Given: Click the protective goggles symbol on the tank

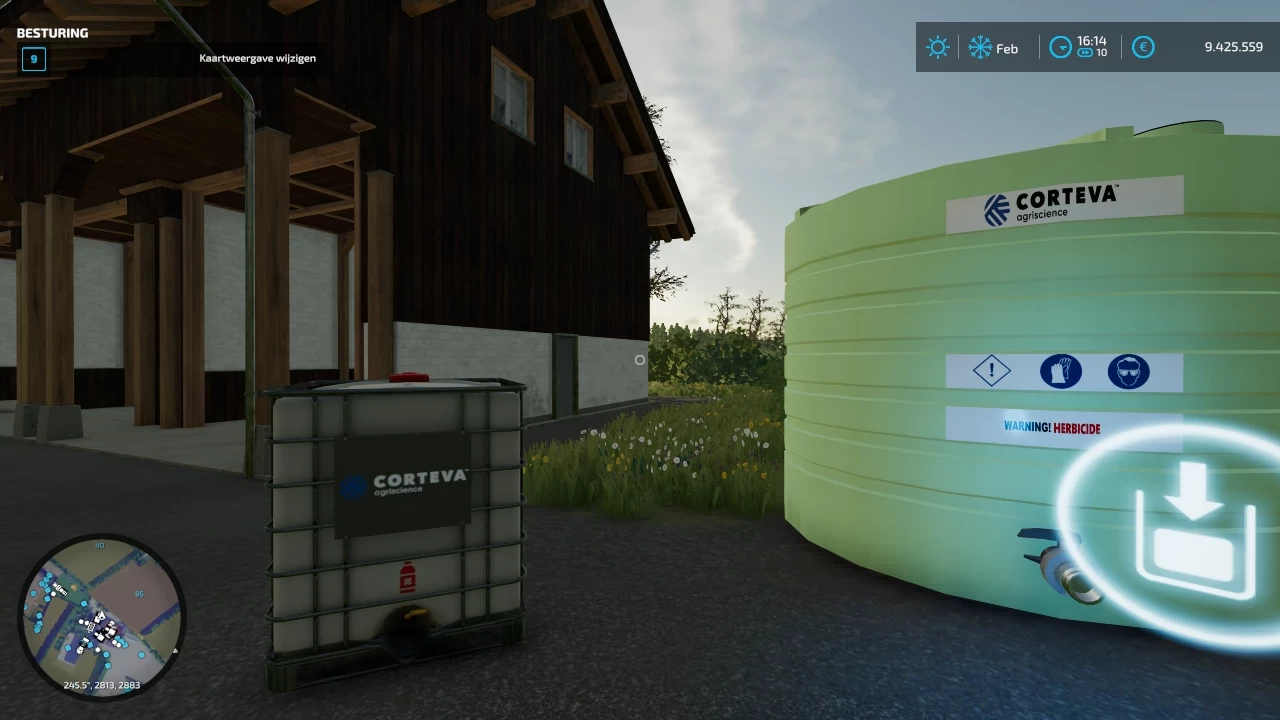Looking at the screenshot, I should (x=1128, y=371).
